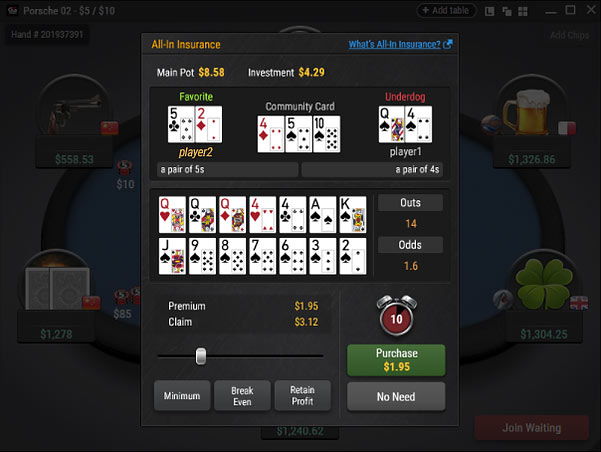Screen dimensions: 601x452
Task: Select the Ace of spades out card
Action: [322, 215]
